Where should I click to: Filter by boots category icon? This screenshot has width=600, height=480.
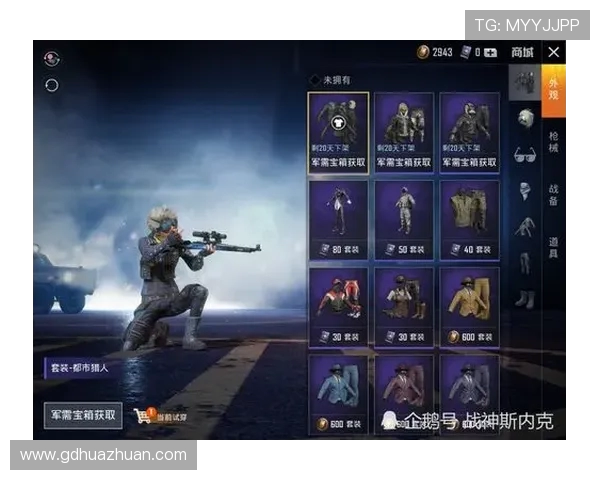tap(524, 297)
